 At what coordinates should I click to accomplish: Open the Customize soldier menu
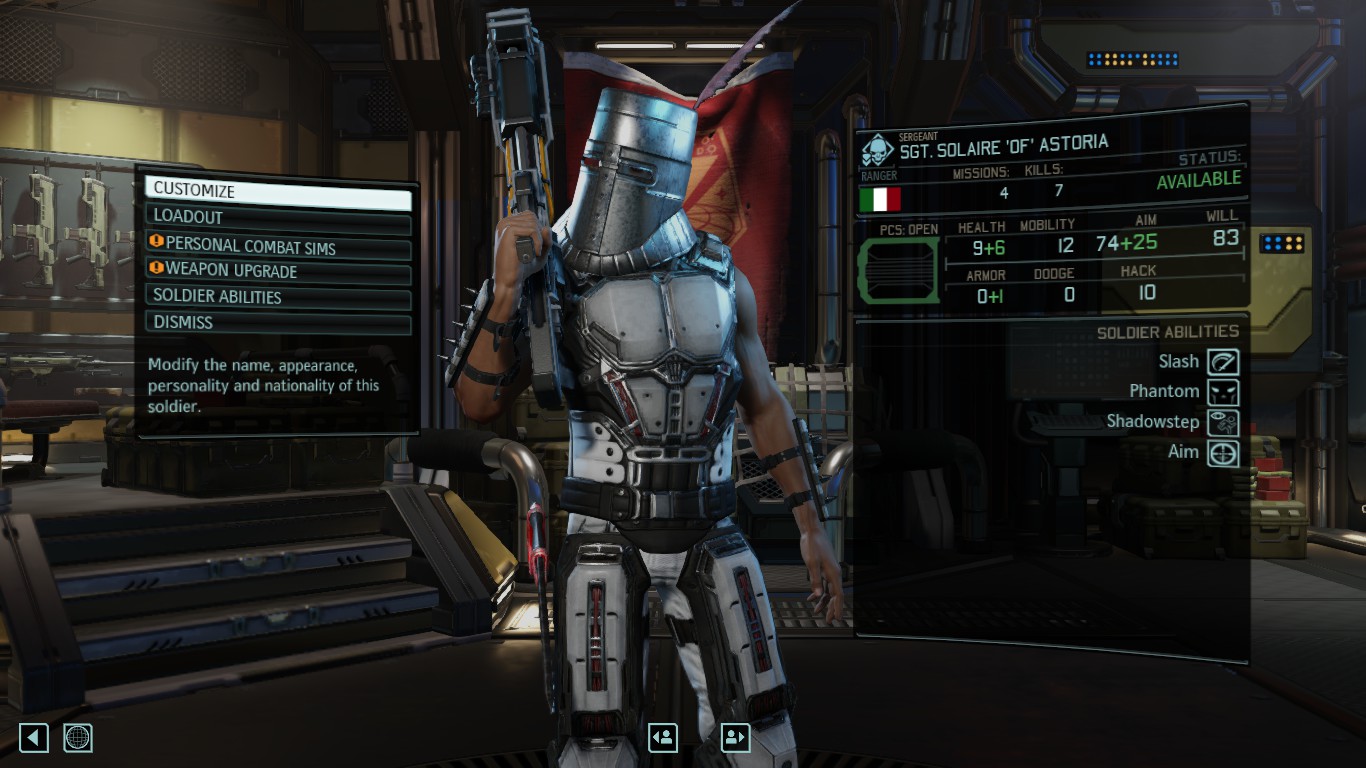tap(278, 191)
